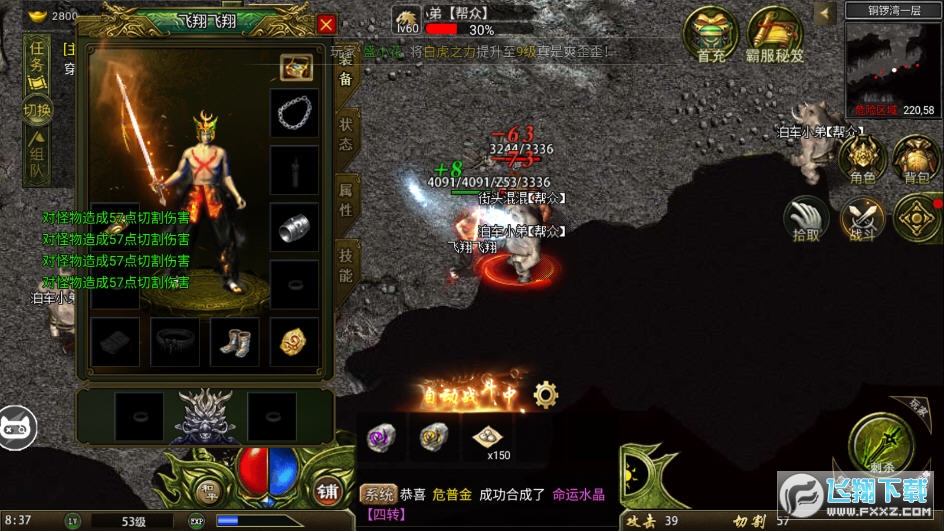Open the 首充 first recharge reward
The width and height of the screenshot is (944, 531).
point(711,36)
